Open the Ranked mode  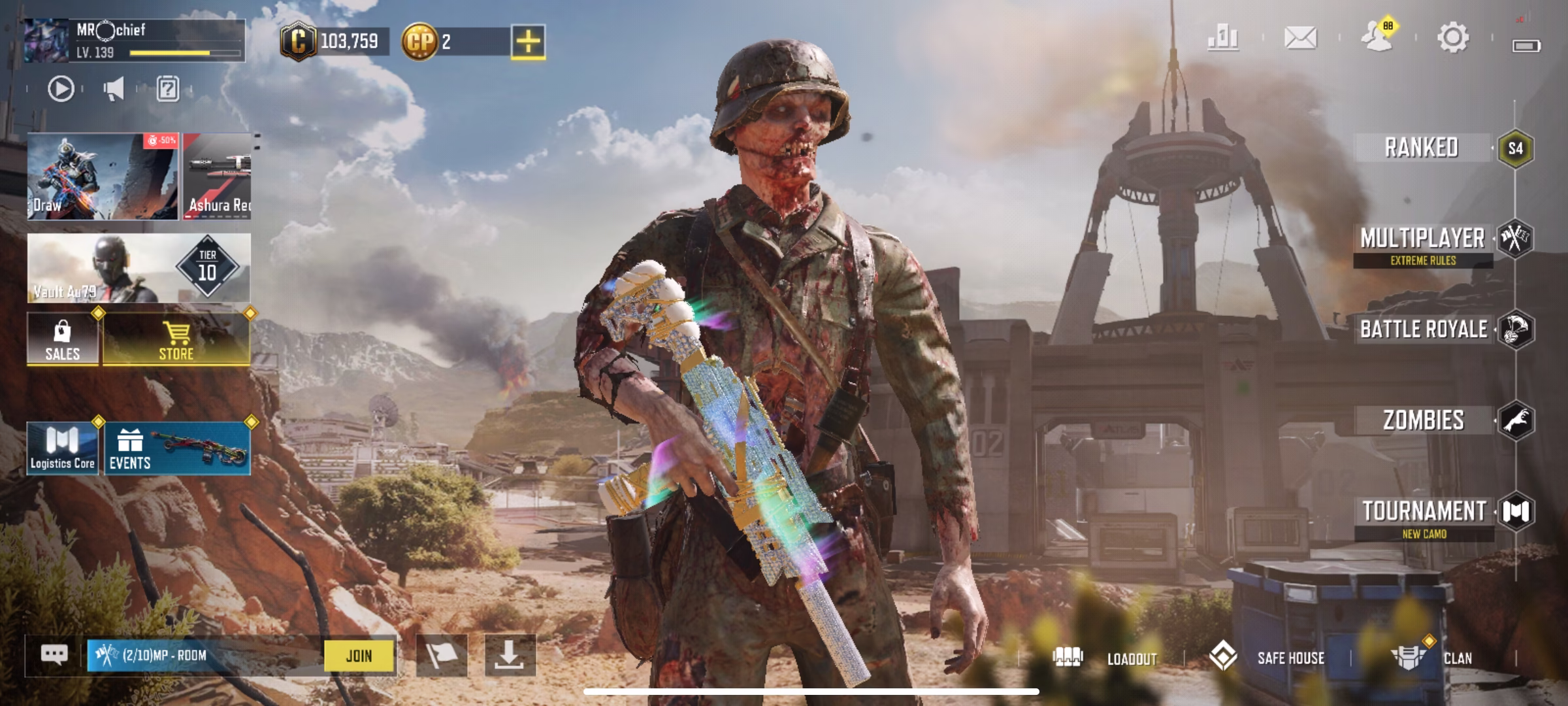(1422, 148)
